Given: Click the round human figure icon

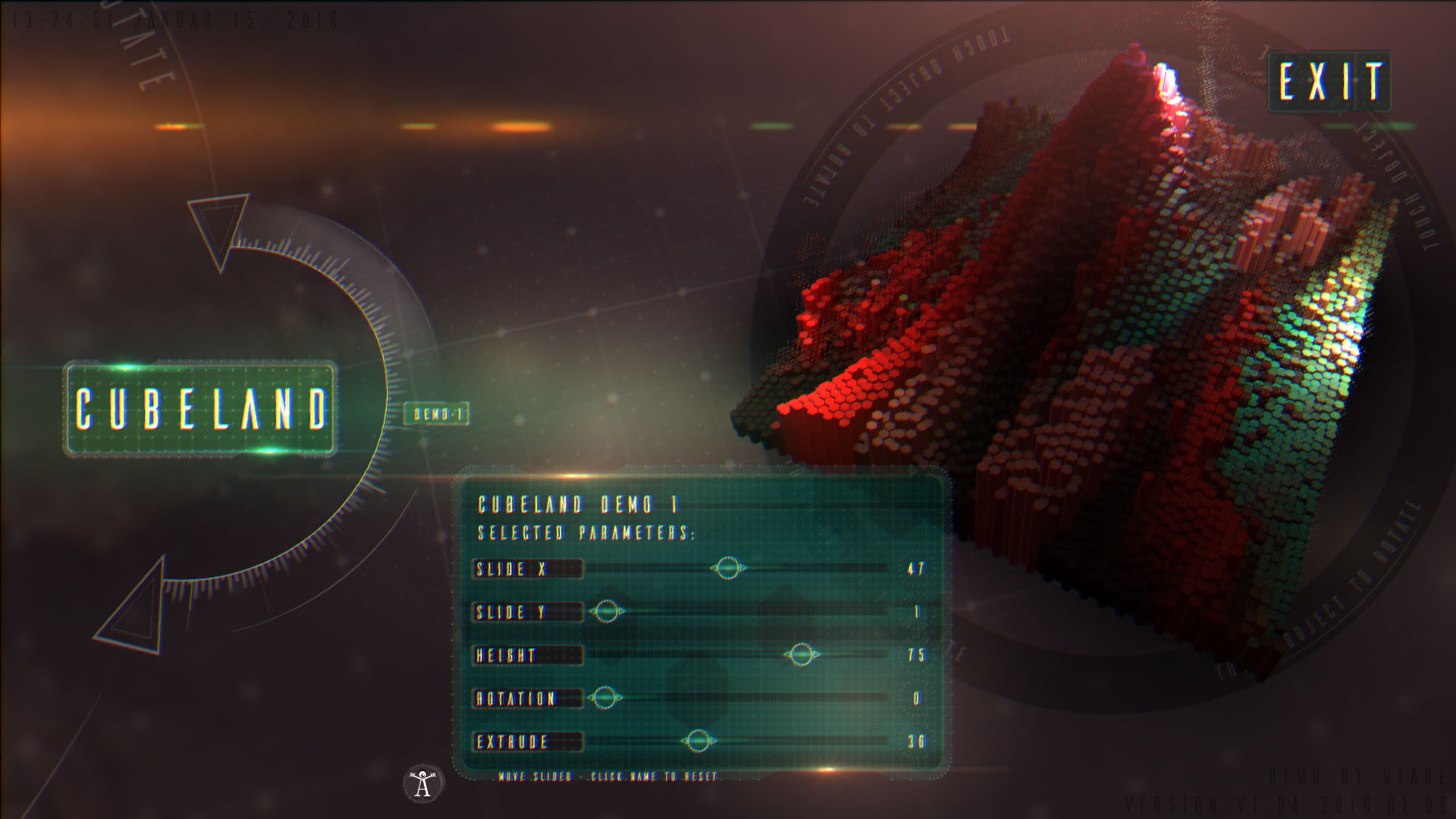Looking at the screenshot, I should 423,783.
